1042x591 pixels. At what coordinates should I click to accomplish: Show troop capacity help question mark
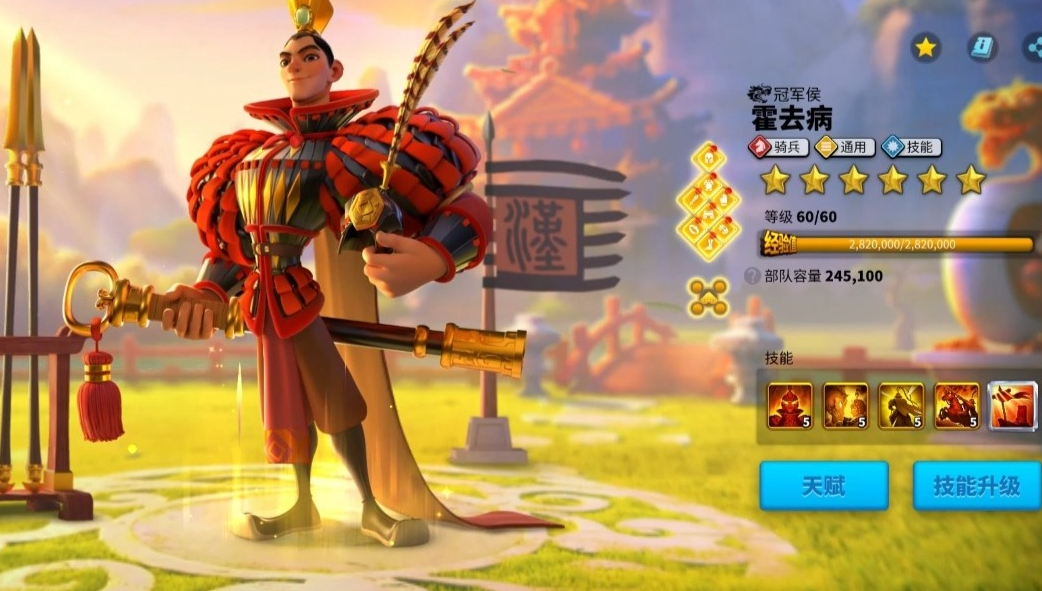coord(752,276)
